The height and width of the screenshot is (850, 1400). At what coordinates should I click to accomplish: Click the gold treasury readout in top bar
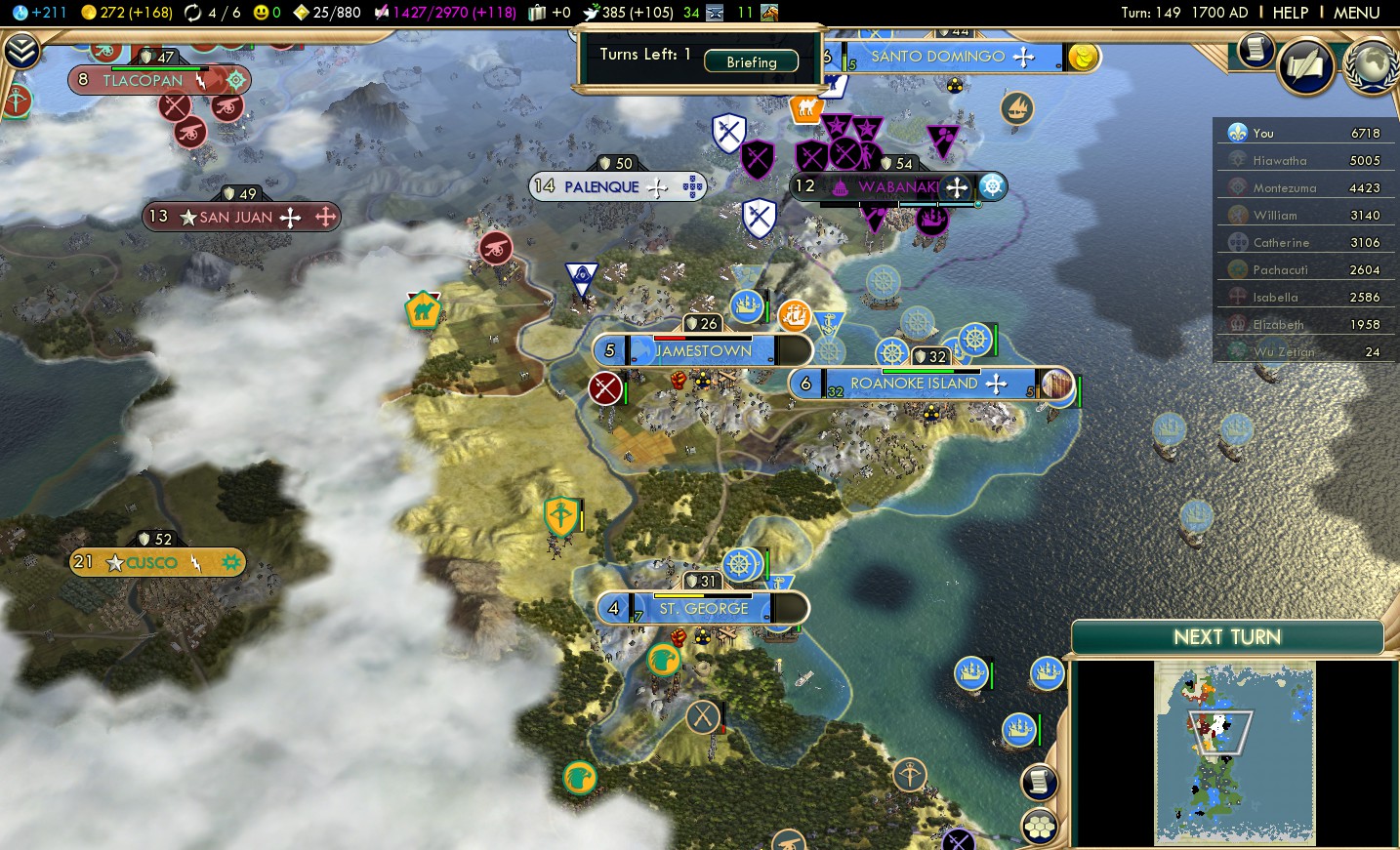pyautogui.click(x=126, y=13)
